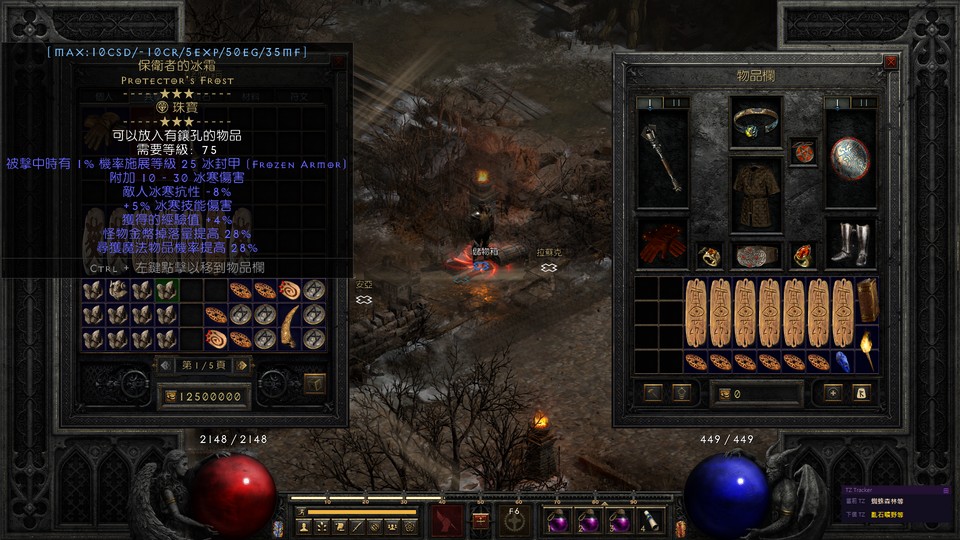Click the stash gold withdraw button
Image resolution: width=960 pixels, height=540 pixels.
pyautogui.click(x=171, y=397)
